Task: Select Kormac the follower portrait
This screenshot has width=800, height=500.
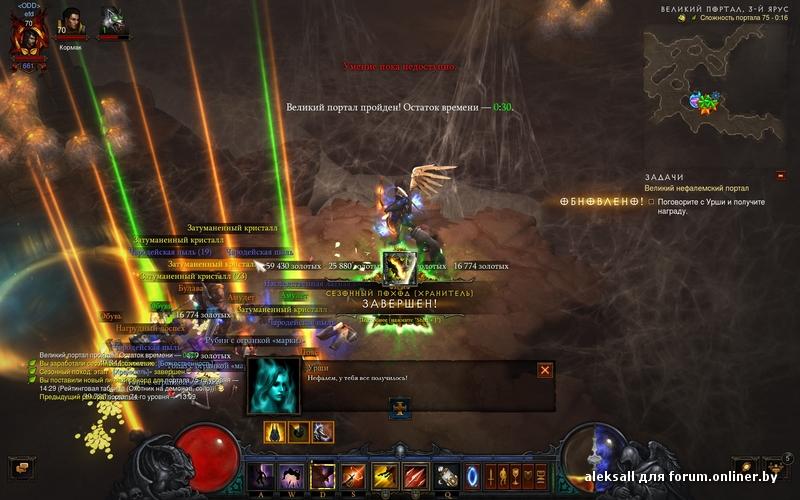Action: pos(72,22)
